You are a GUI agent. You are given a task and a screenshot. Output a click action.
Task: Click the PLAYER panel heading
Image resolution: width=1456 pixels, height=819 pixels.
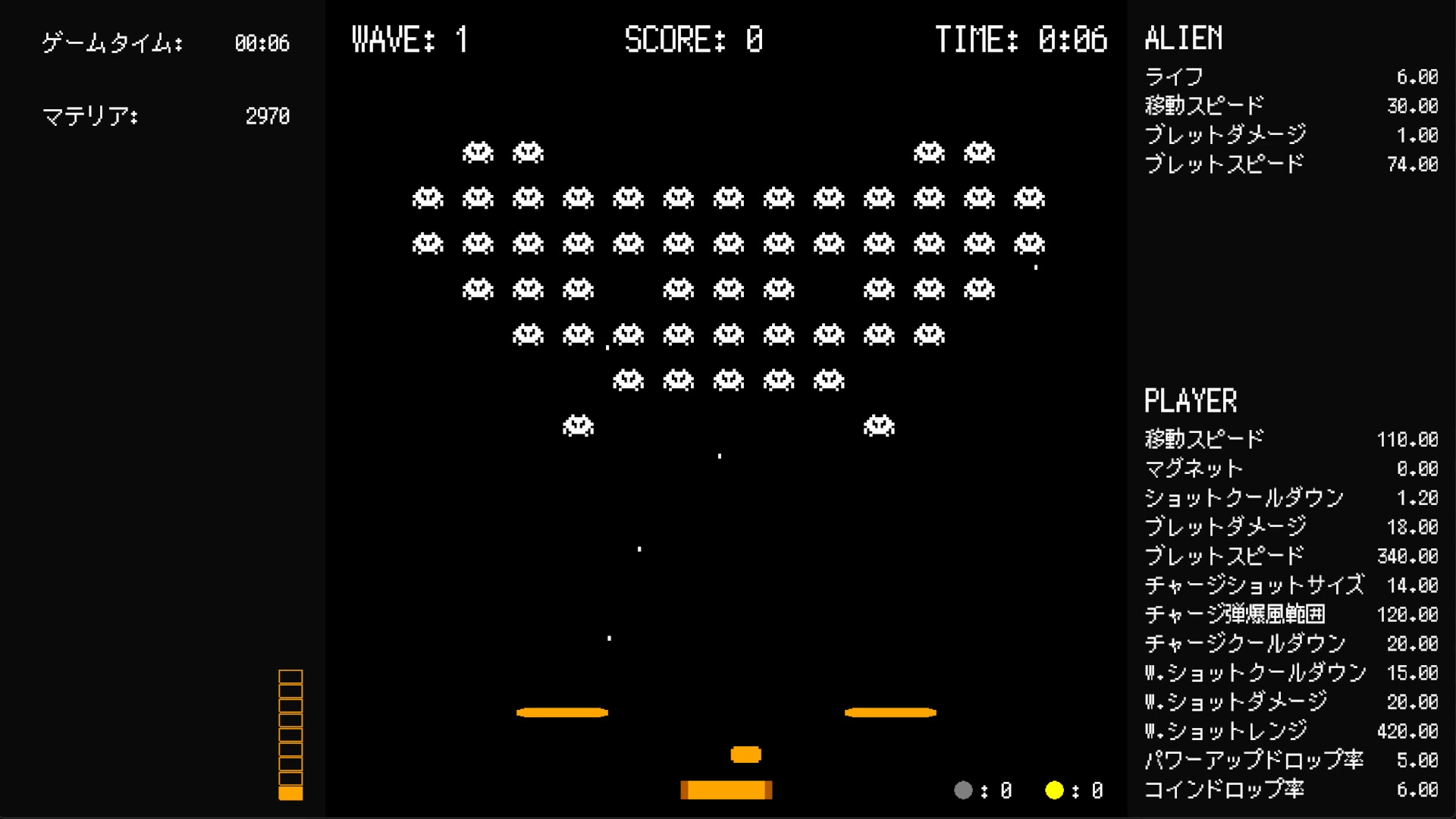coord(1191,400)
